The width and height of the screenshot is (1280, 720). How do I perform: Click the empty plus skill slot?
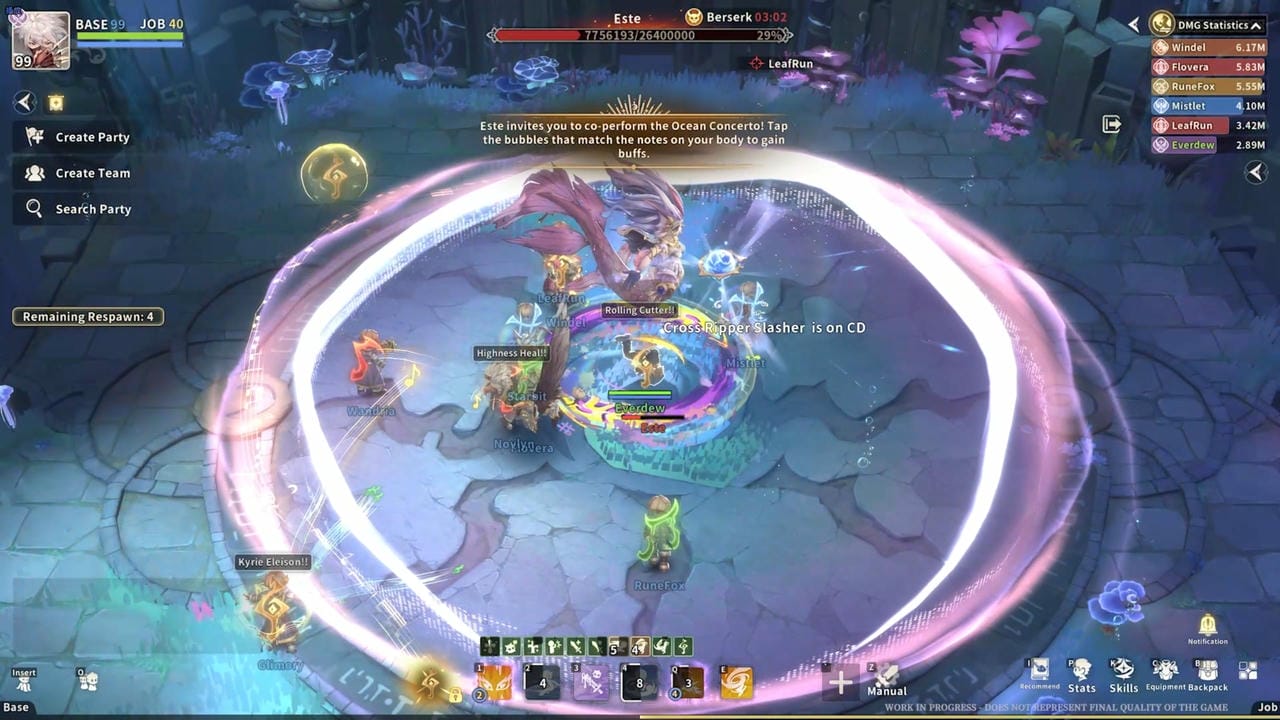(x=840, y=683)
